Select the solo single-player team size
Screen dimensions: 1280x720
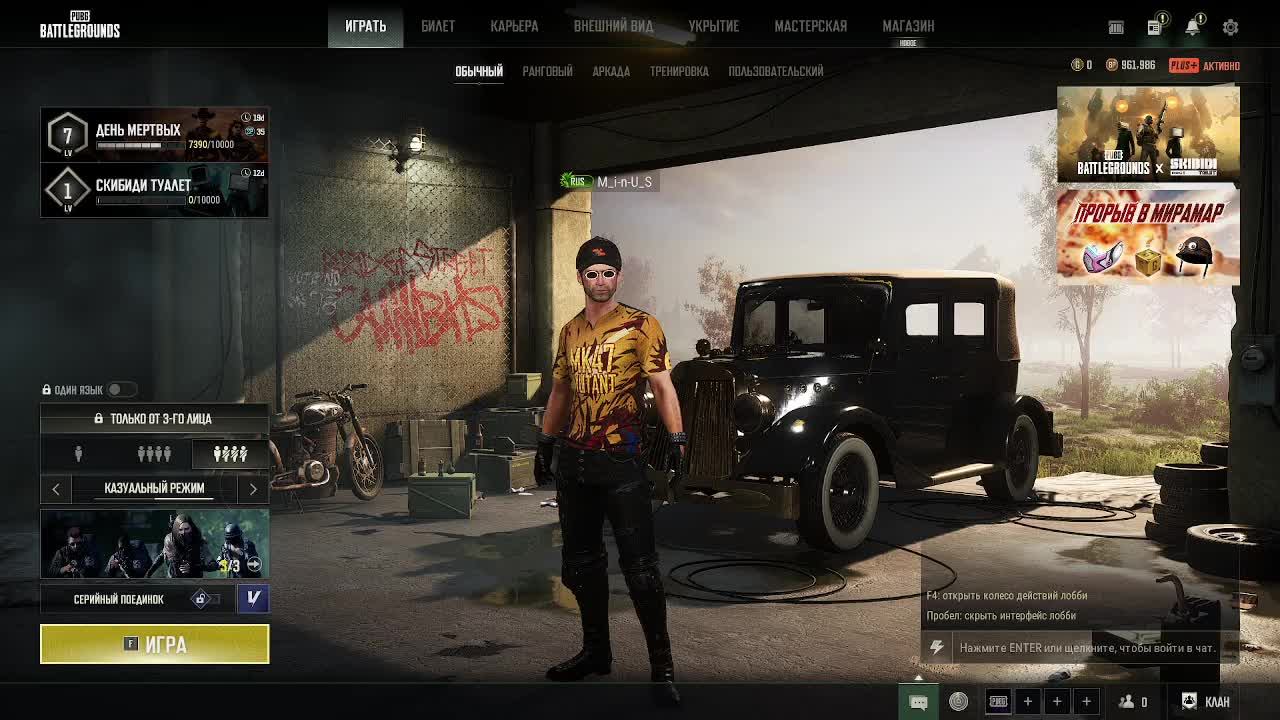click(x=78, y=454)
